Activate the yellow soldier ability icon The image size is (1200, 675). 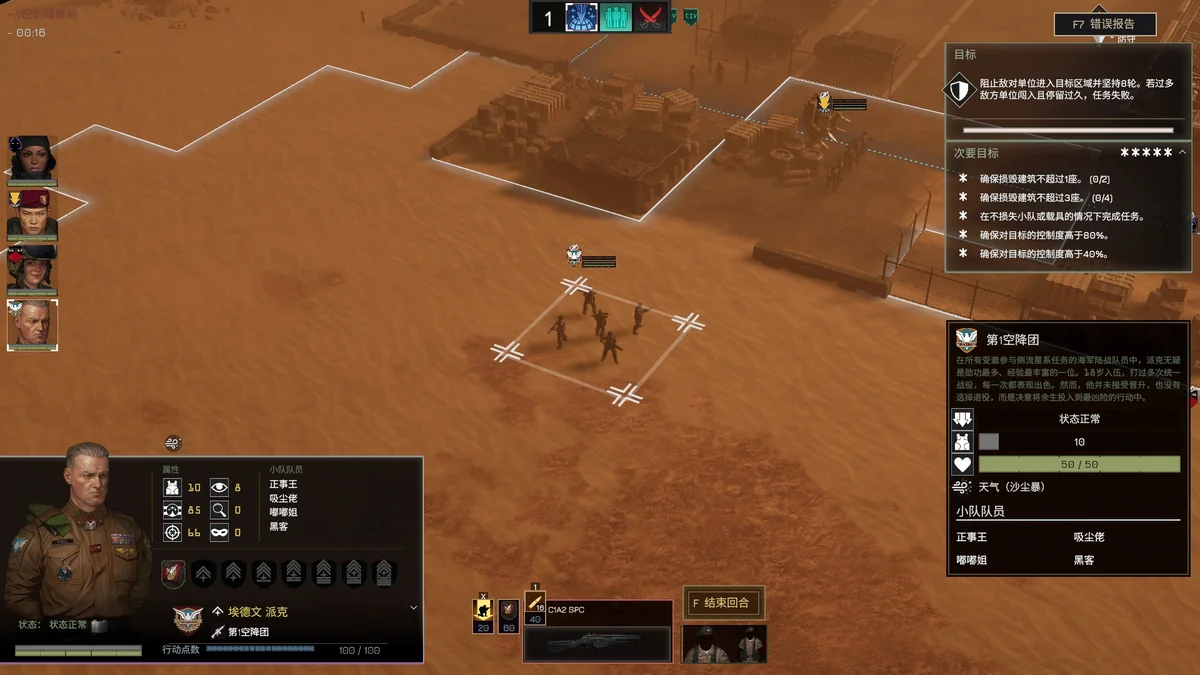(x=483, y=611)
